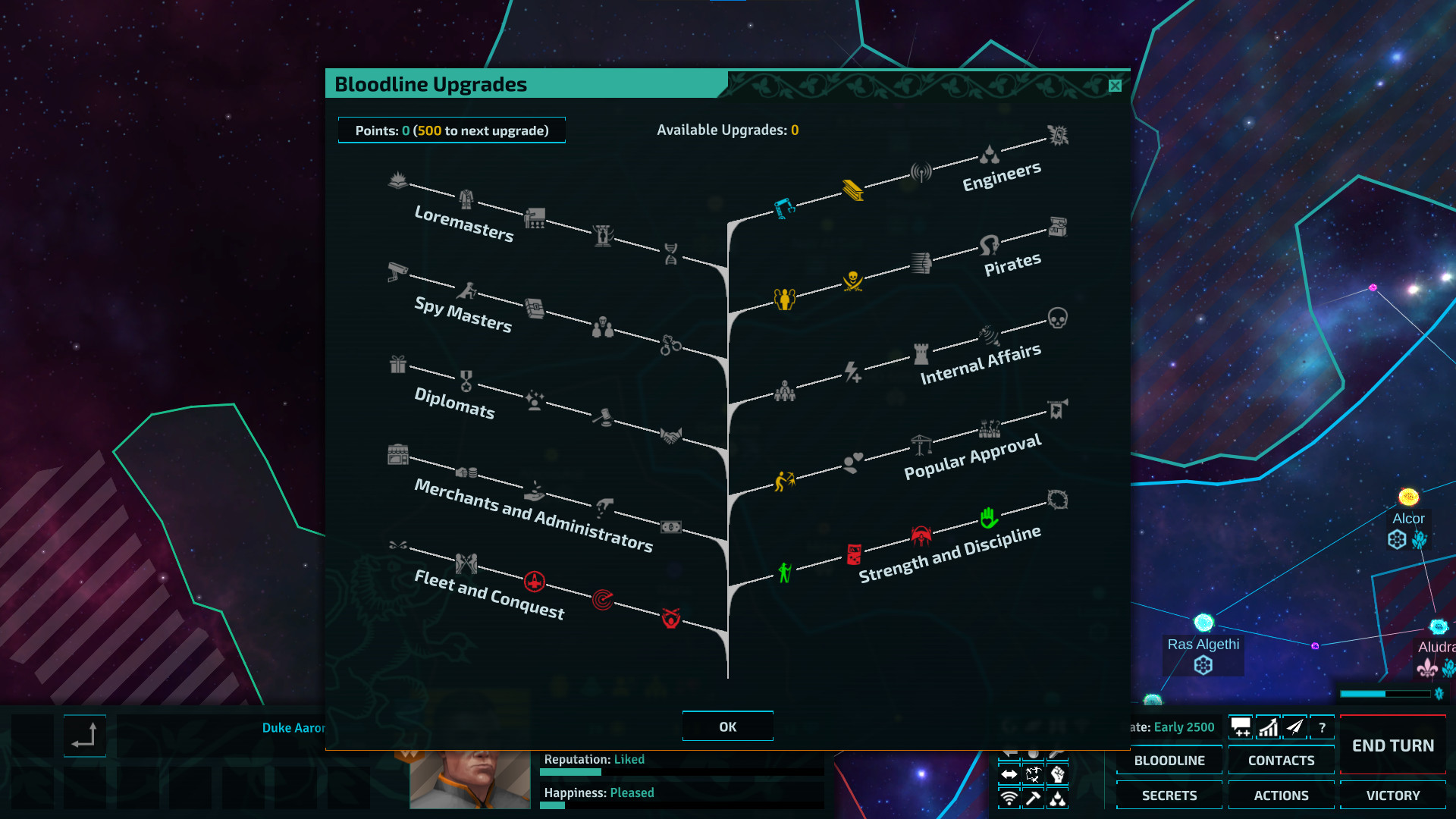Select the DNA helix Loremasters upgrade
The width and height of the screenshot is (1456, 819).
coord(670,253)
